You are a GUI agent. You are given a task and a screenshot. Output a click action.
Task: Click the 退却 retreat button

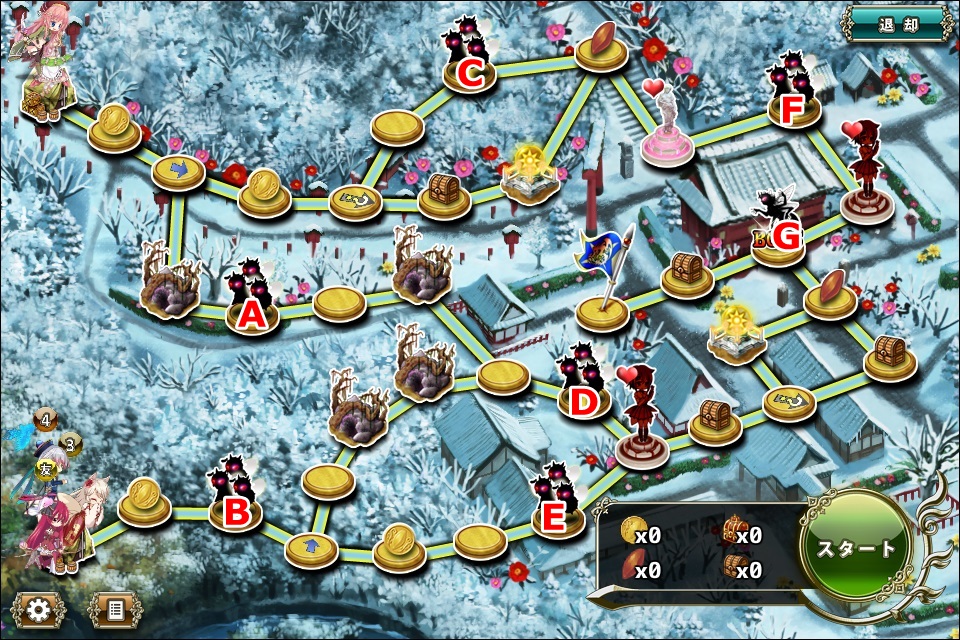click(897, 24)
